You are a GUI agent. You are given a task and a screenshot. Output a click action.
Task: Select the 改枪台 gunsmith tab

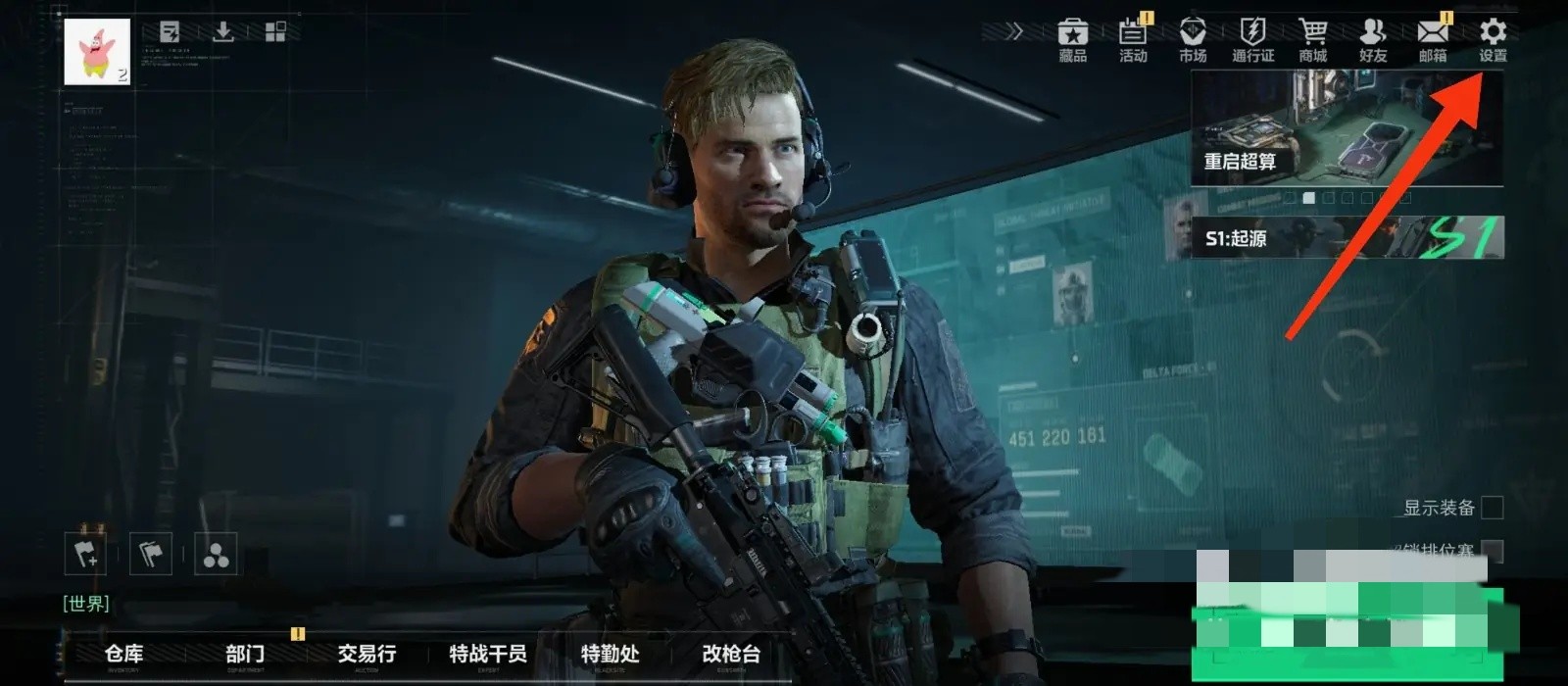731,655
